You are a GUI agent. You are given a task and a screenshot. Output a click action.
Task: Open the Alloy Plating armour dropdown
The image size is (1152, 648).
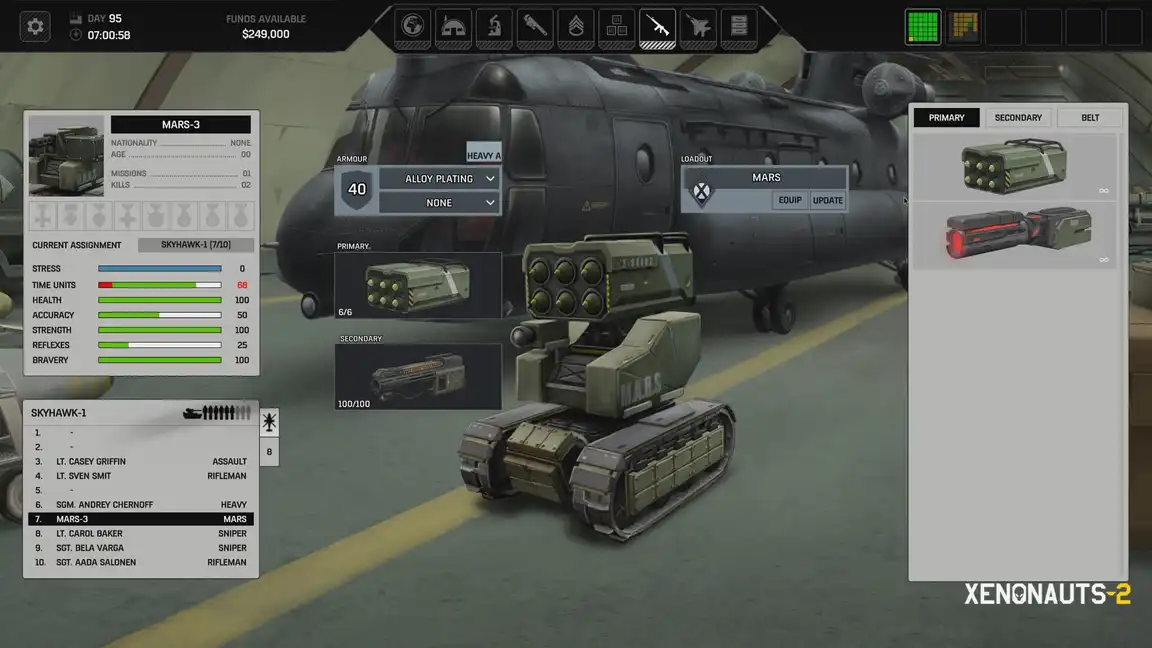439,179
